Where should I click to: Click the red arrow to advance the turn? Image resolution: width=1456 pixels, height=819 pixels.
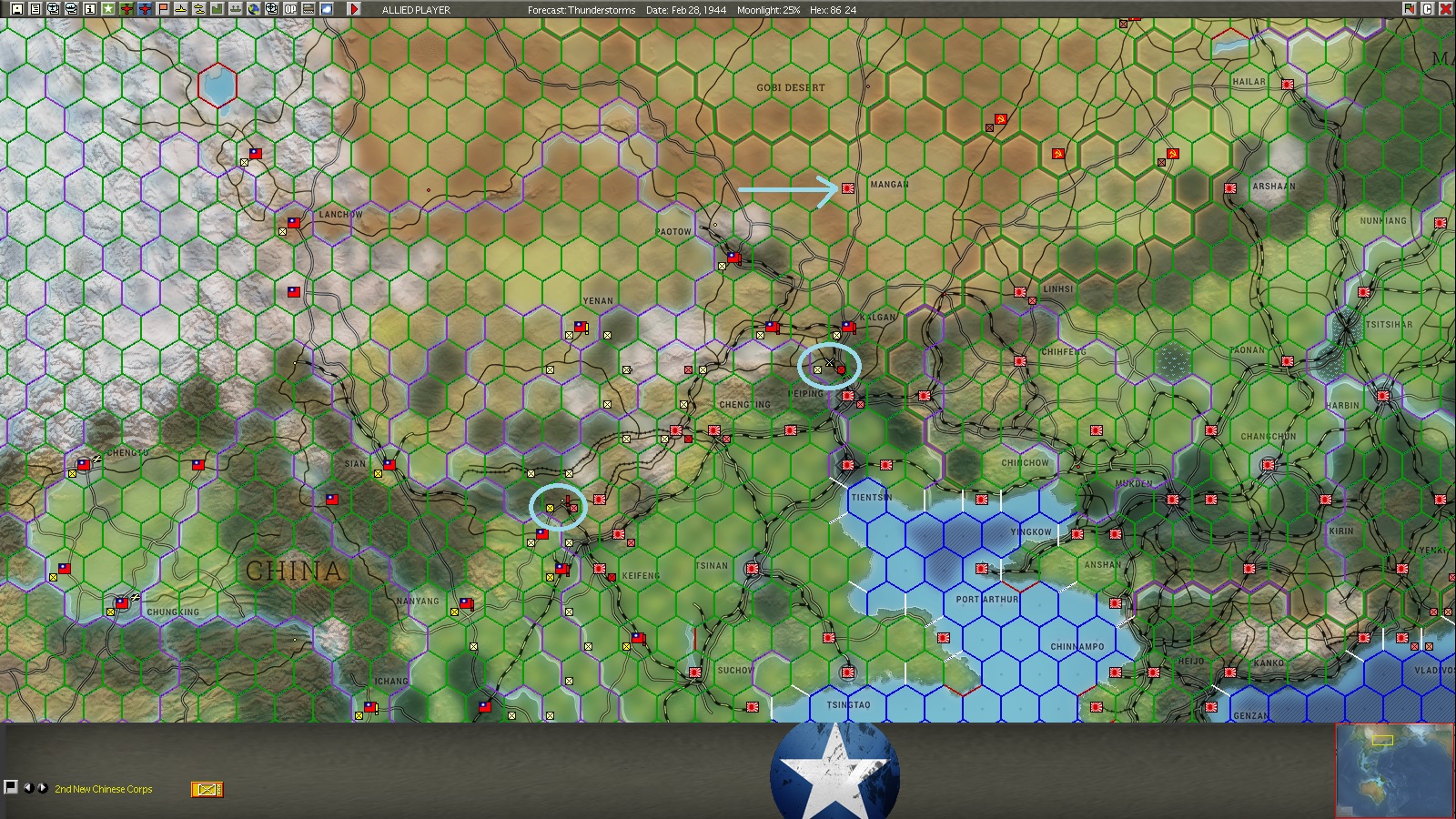point(354,11)
